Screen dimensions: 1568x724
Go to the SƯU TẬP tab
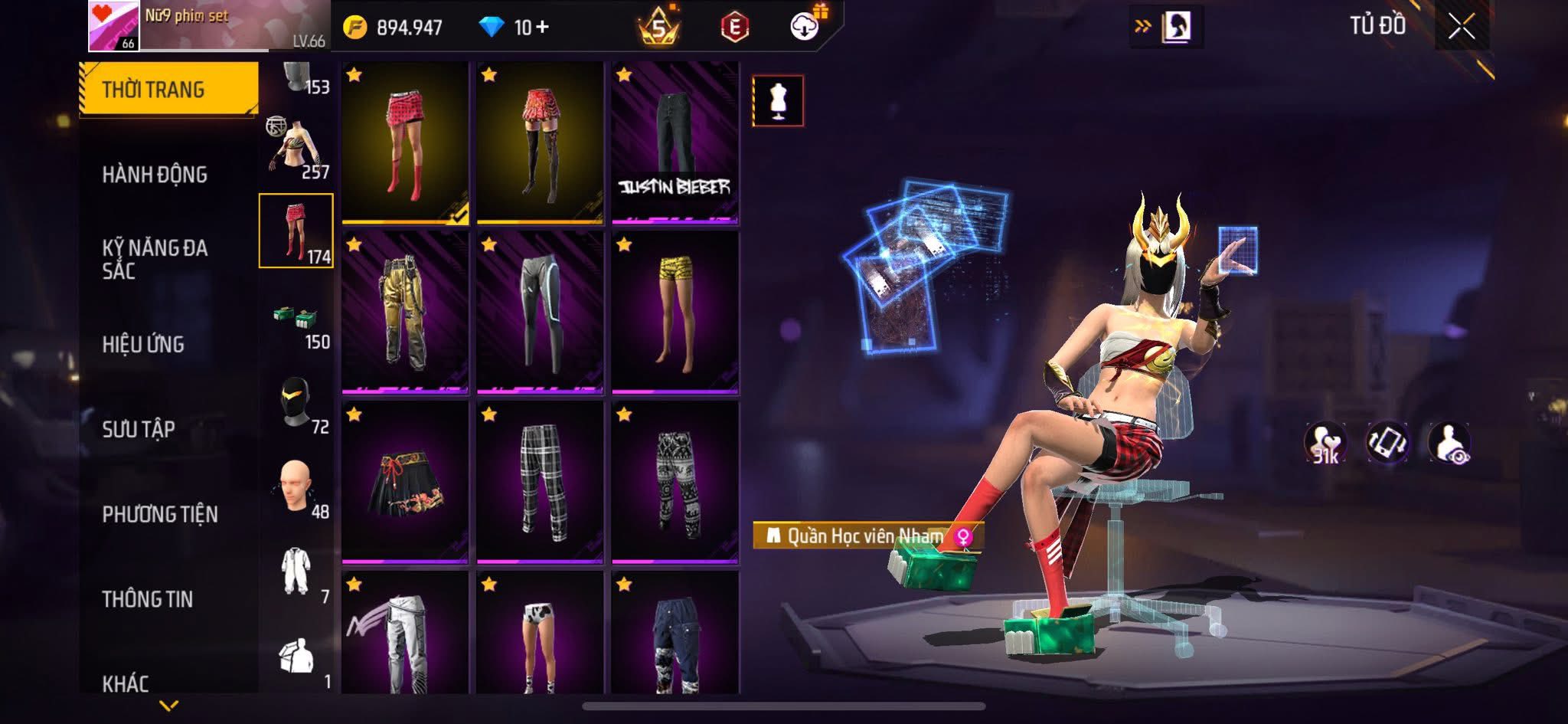tap(139, 429)
